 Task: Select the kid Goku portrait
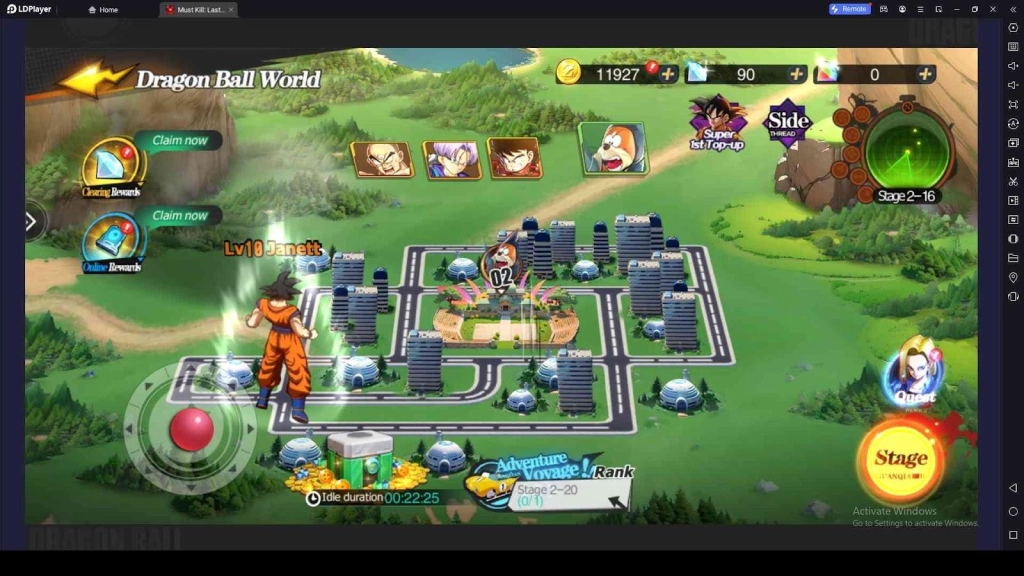click(x=514, y=158)
